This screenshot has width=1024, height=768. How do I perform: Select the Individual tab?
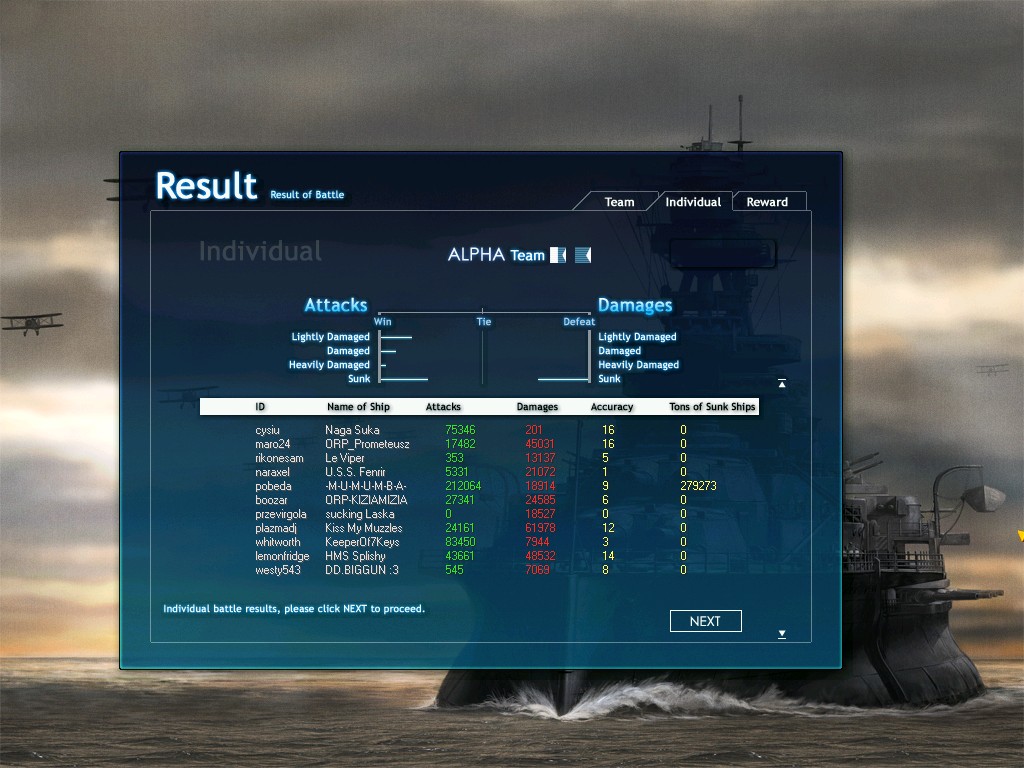click(x=693, y=202)
